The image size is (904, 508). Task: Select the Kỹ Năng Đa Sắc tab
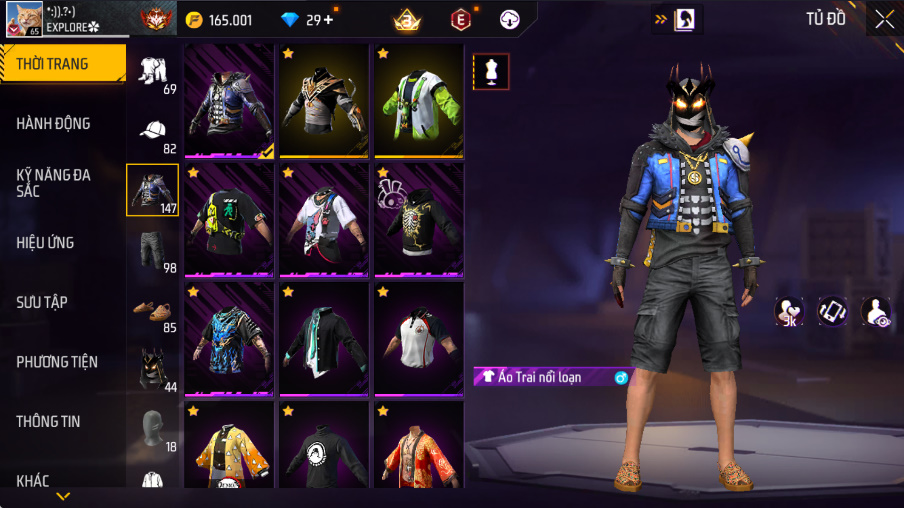(x=54, y=183)
